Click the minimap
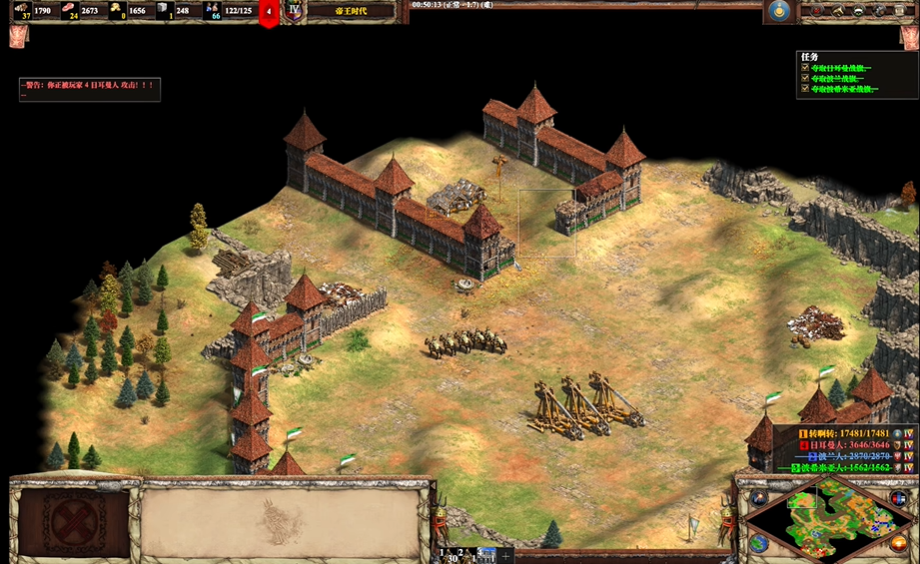Viewport: 920px width, 564px height. (829, 516)
